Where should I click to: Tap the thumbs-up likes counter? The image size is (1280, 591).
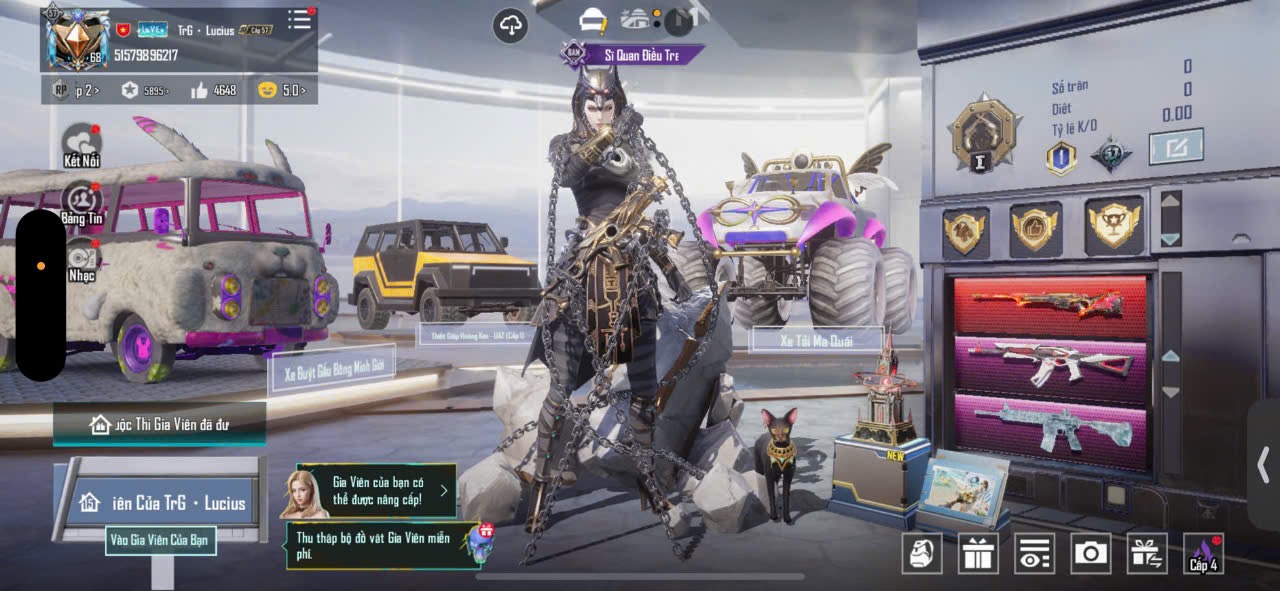[x=213, y=90]
